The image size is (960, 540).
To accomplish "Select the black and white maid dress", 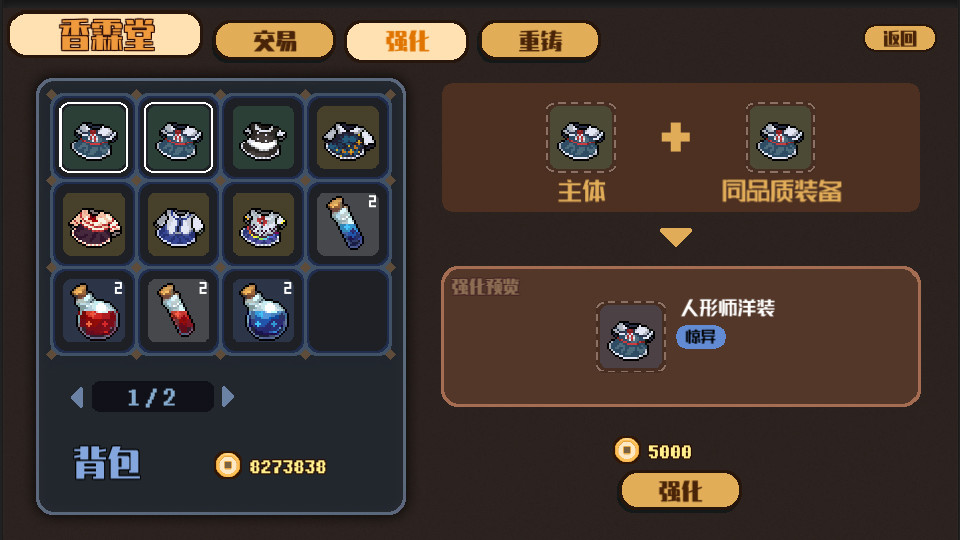I will pos(264,138).
